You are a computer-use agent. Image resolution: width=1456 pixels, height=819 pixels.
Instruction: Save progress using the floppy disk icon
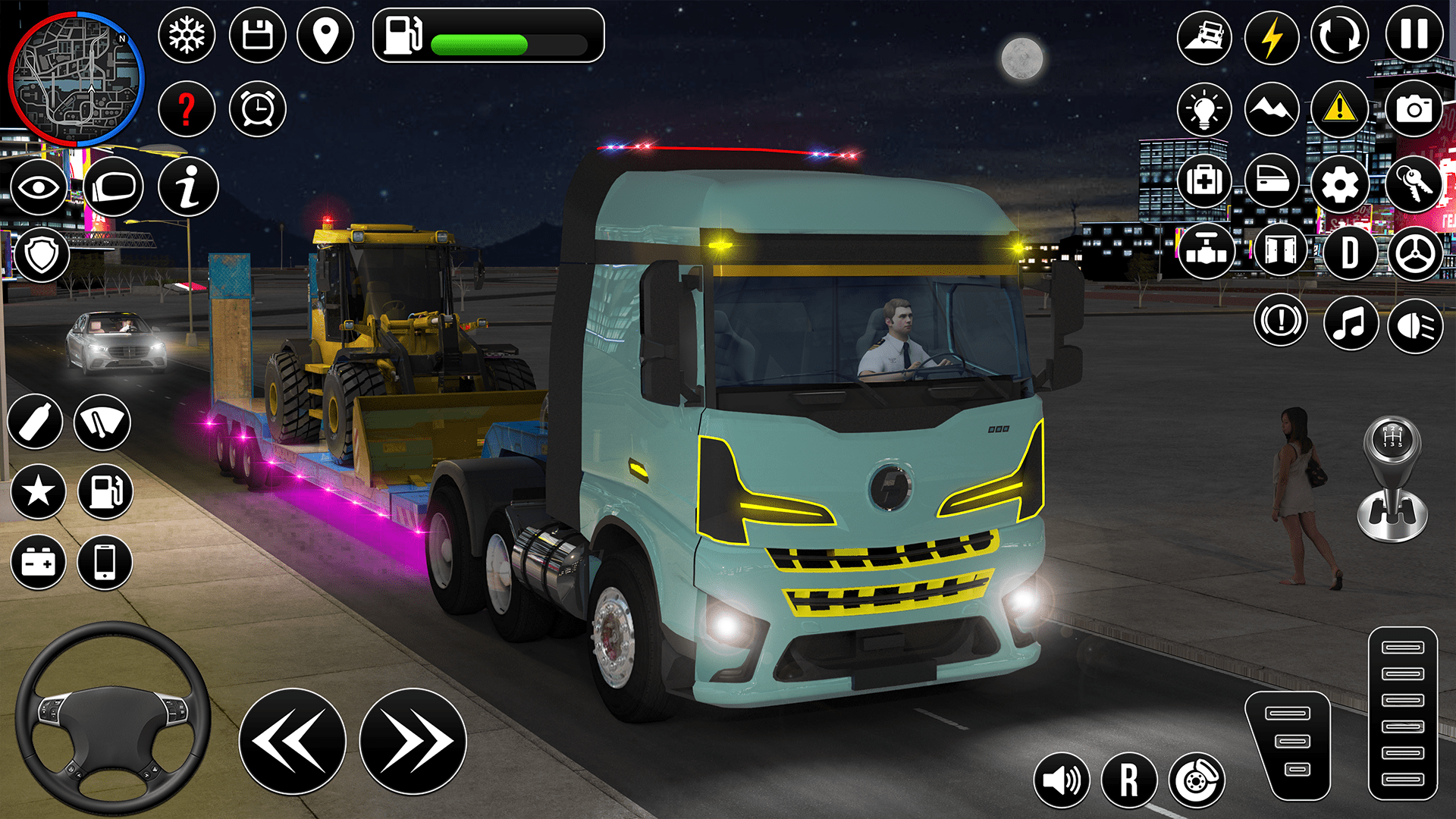[256, 36]
